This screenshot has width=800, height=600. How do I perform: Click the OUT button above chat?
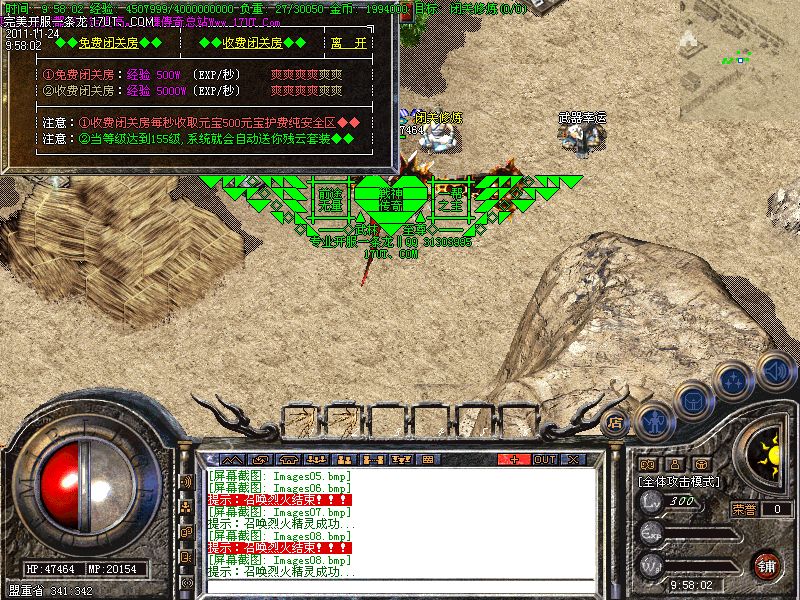544,459
